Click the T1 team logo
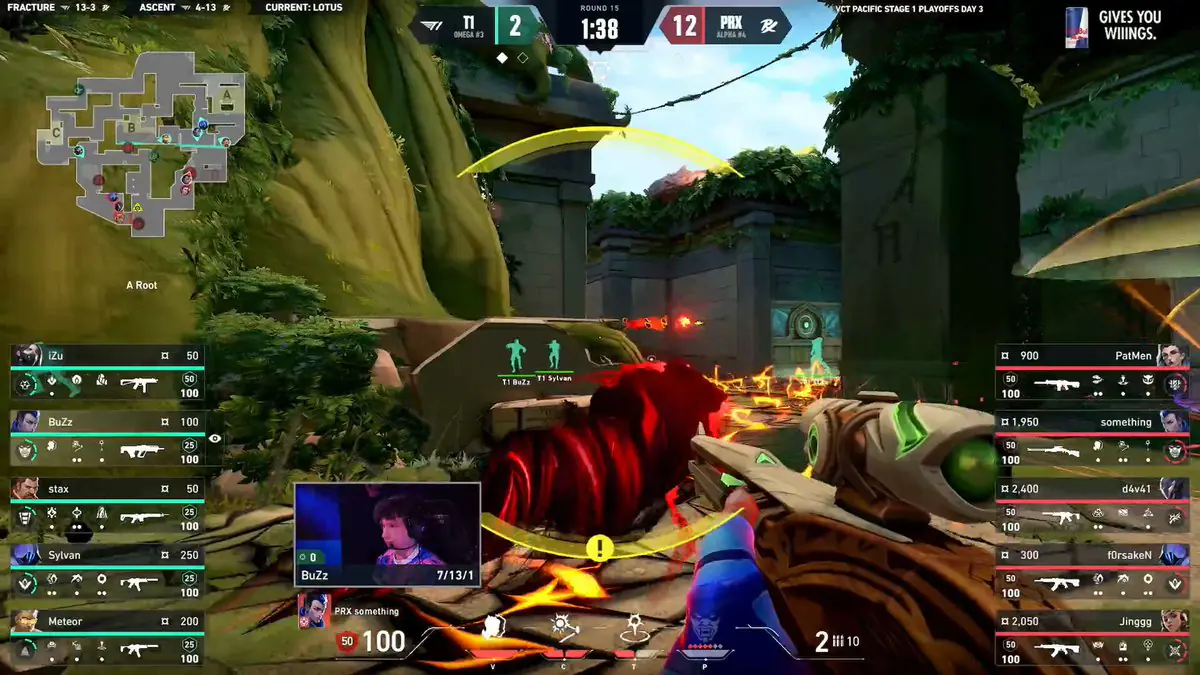The width and height of the screenshot is (1200, 675). (x=428, y=25)
